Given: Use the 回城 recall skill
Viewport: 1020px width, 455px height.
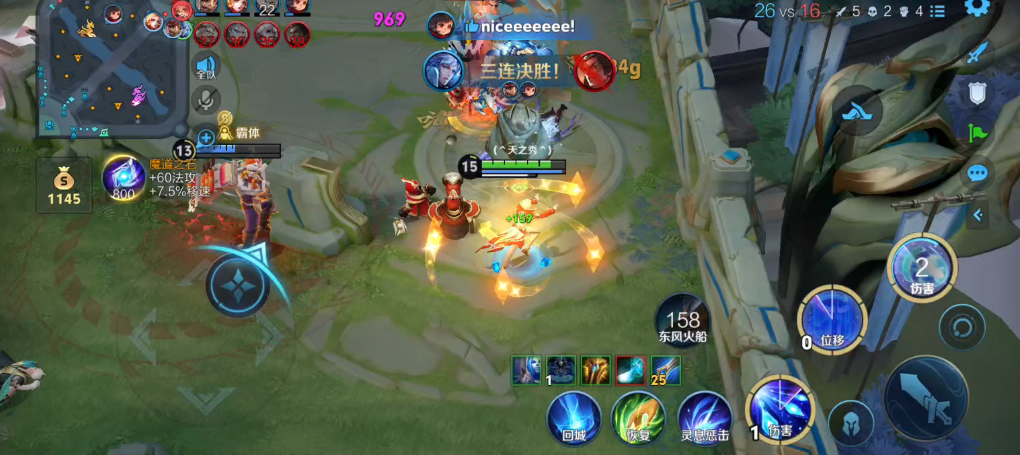Looking at the screenshot, I should click(574, 415).
